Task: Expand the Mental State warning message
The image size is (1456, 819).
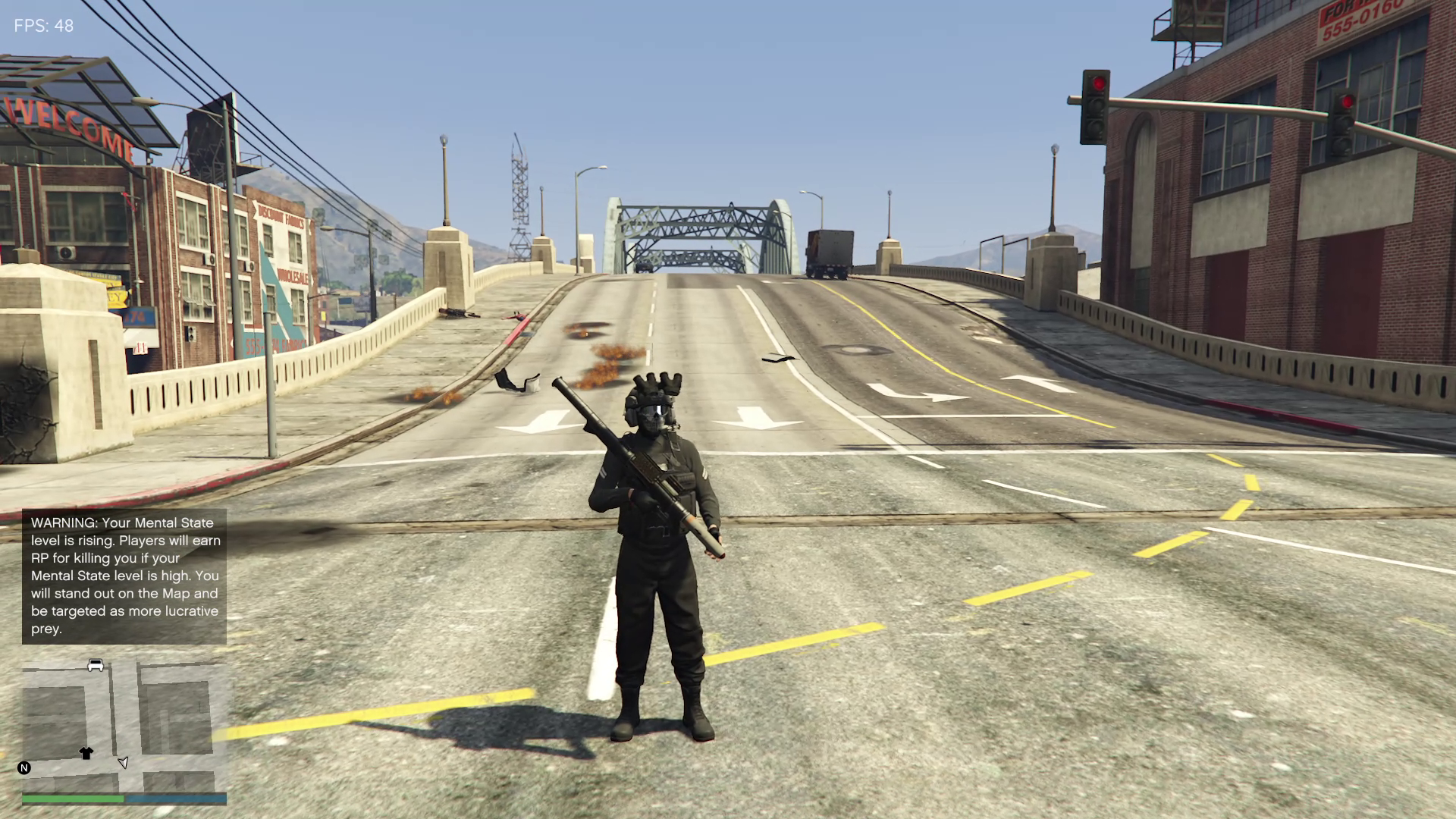Action: (124, 578)
